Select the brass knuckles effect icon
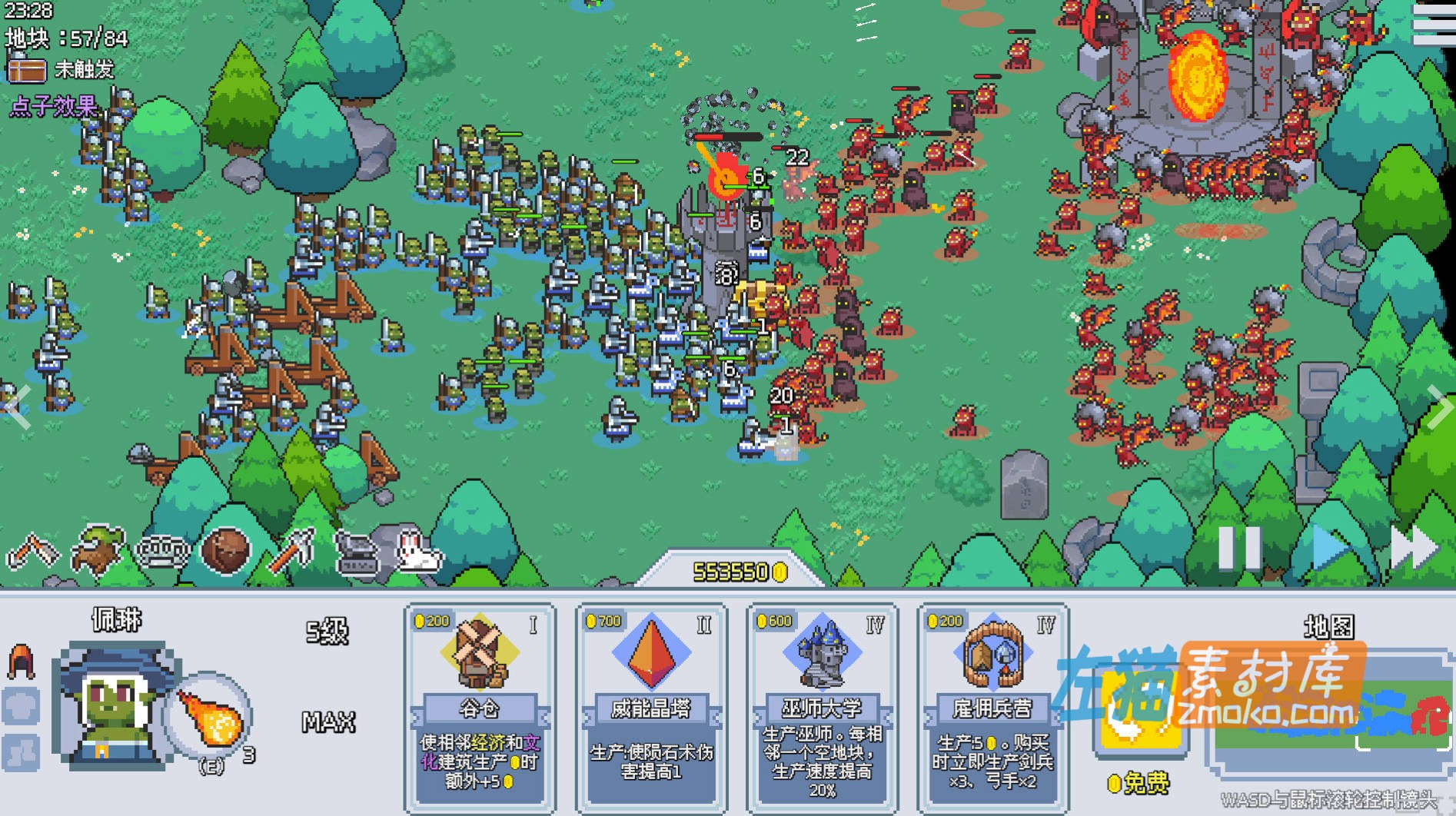 pyautogui.click(x=162, y=550)
